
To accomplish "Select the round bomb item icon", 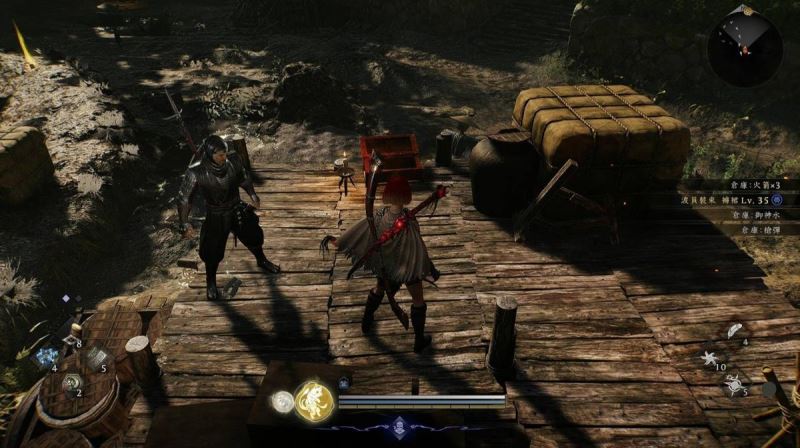I will pyautogui.click(x=733, y=382).
